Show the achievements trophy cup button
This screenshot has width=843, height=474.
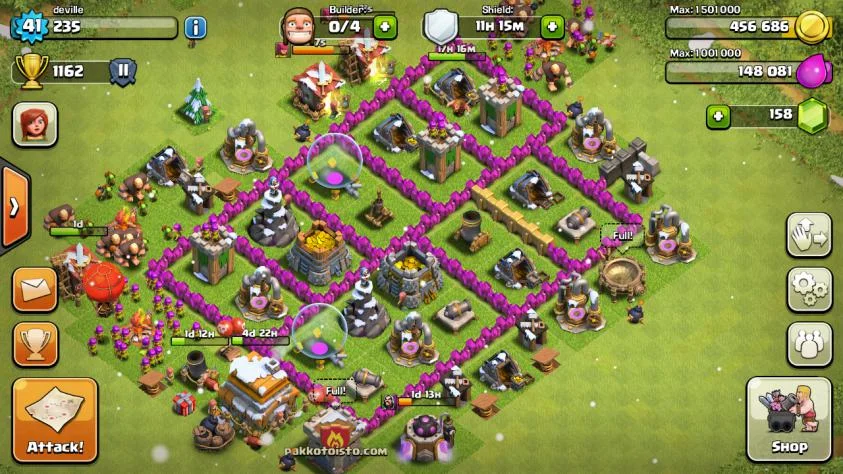click(x=34, y=345)
